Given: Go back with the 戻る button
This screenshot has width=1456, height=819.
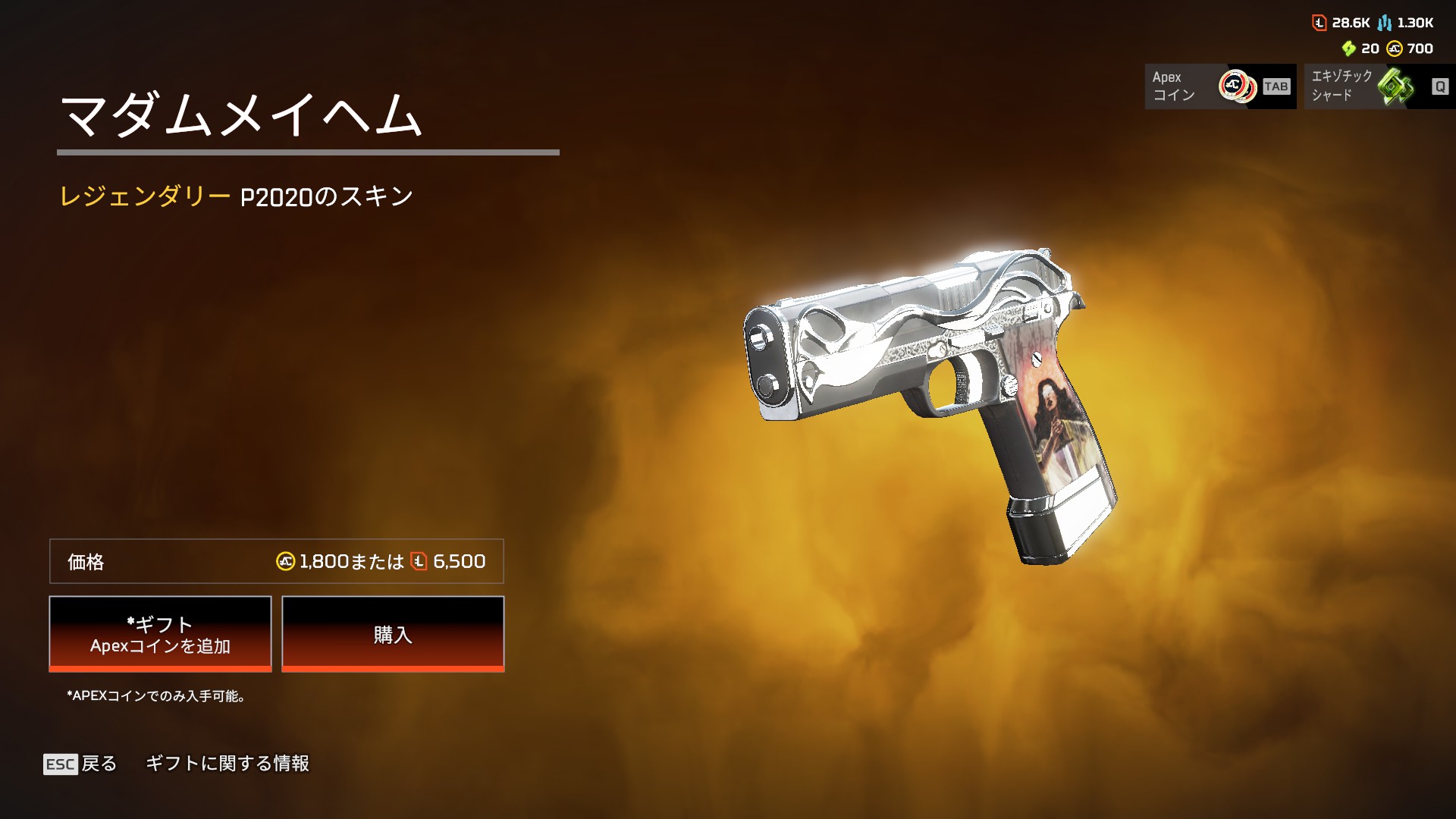Looking at the screenshot, I should pos(80,764).
